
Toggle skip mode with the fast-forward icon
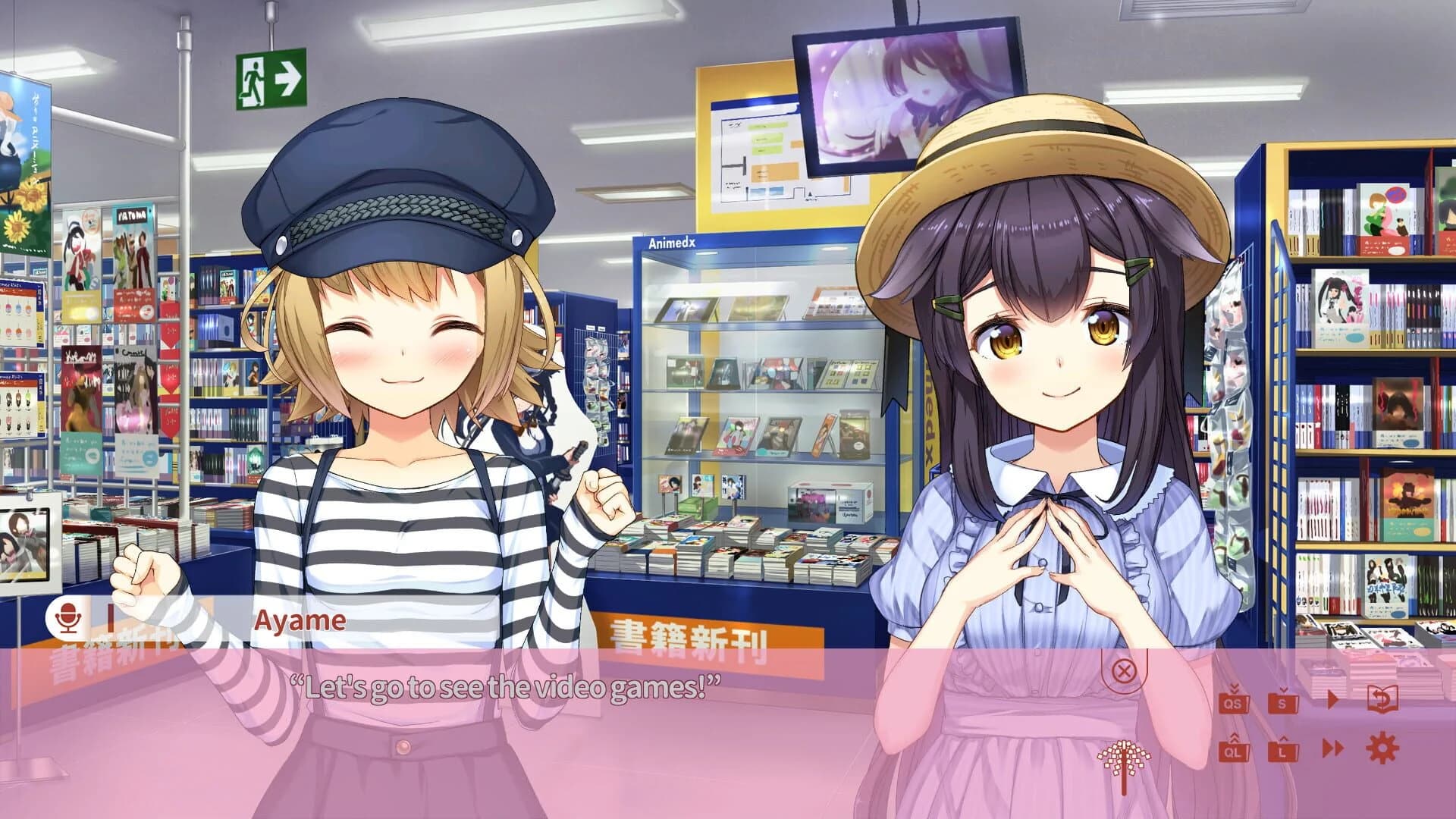(x=1334, y=748)
